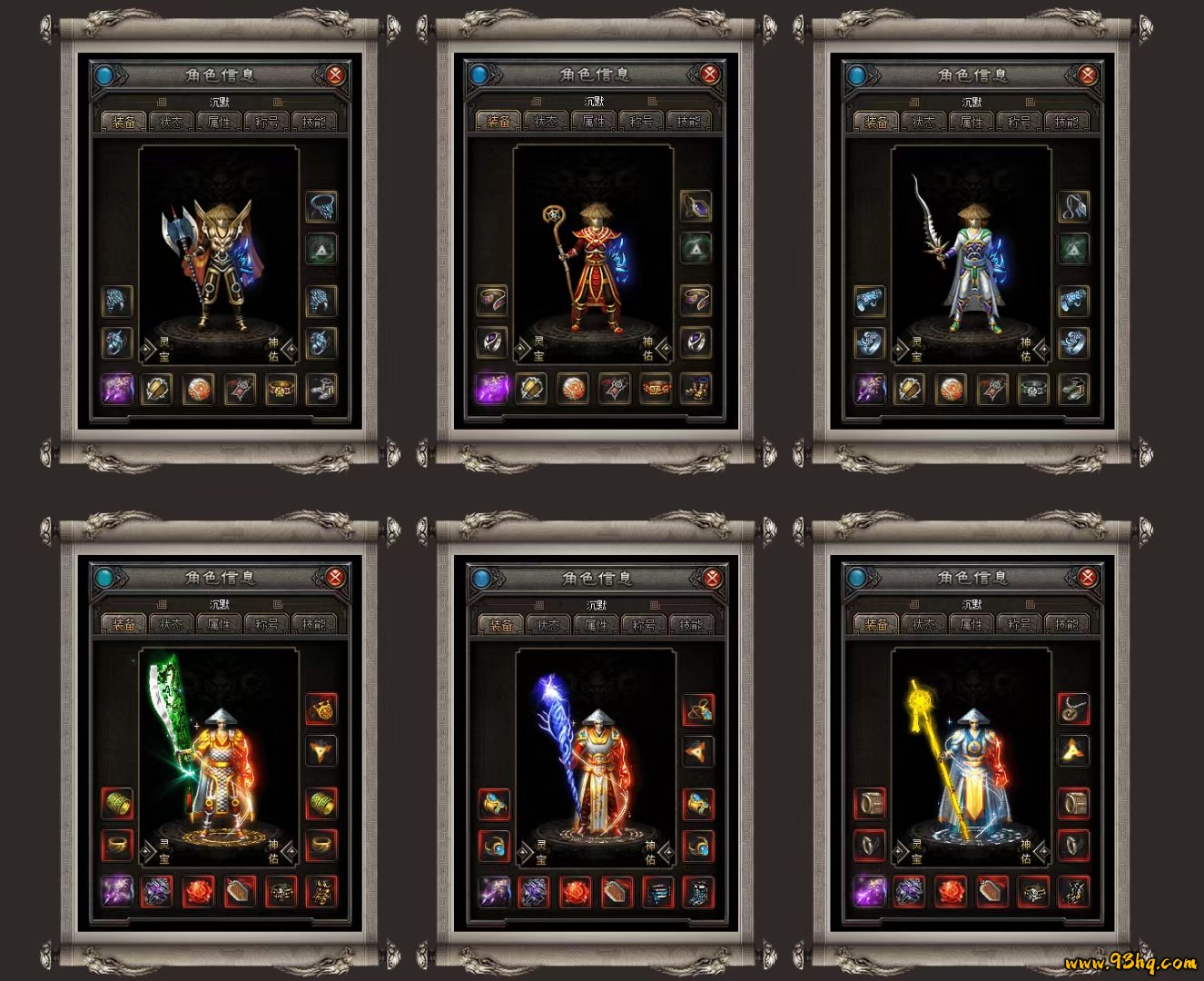Select red gem slot under blue lightning mage
The width and height of the screenshot is (1204, 981).
tap(575, 892)
